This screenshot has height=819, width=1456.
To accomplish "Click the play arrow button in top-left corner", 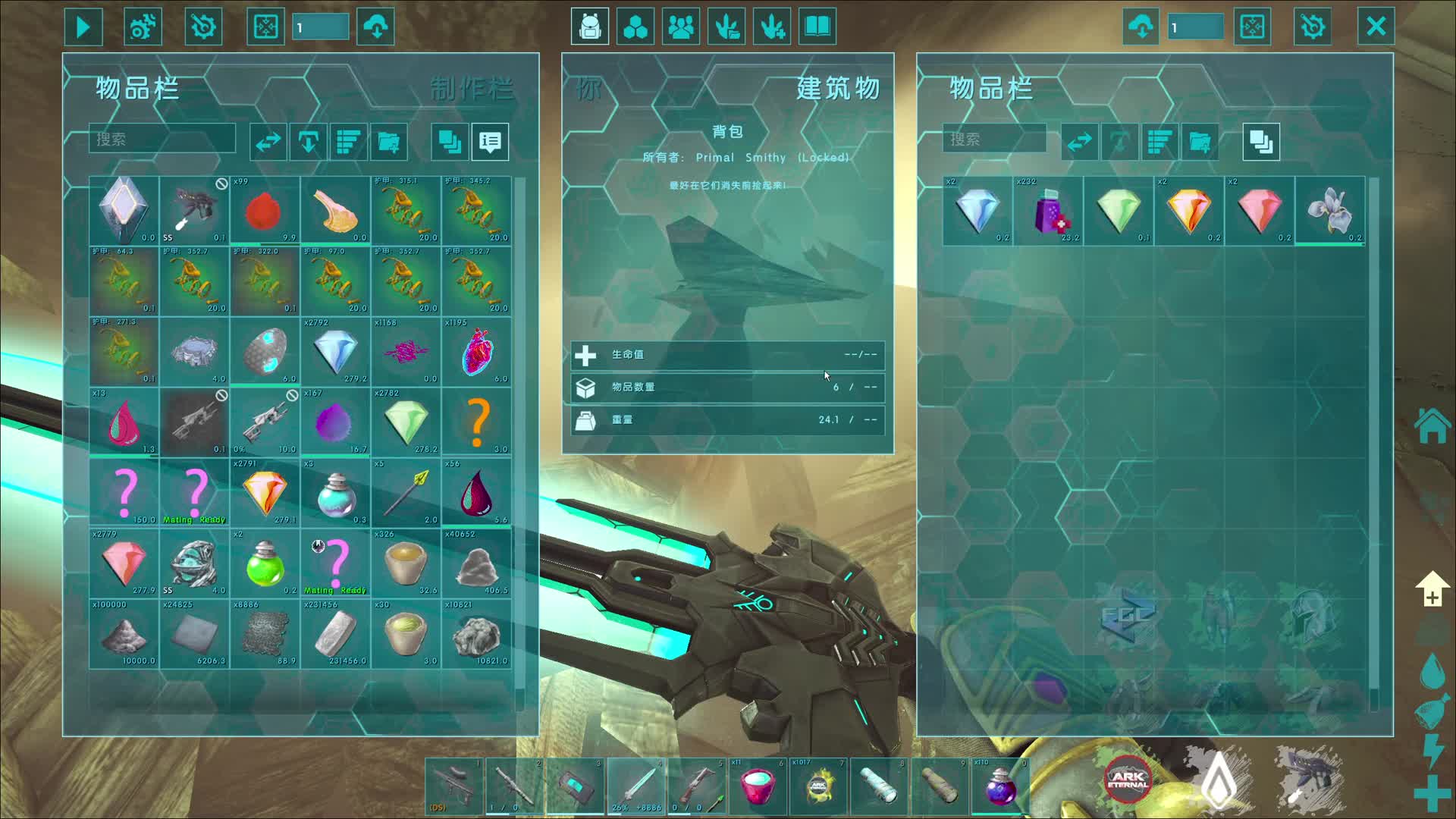I will point(83,27).
